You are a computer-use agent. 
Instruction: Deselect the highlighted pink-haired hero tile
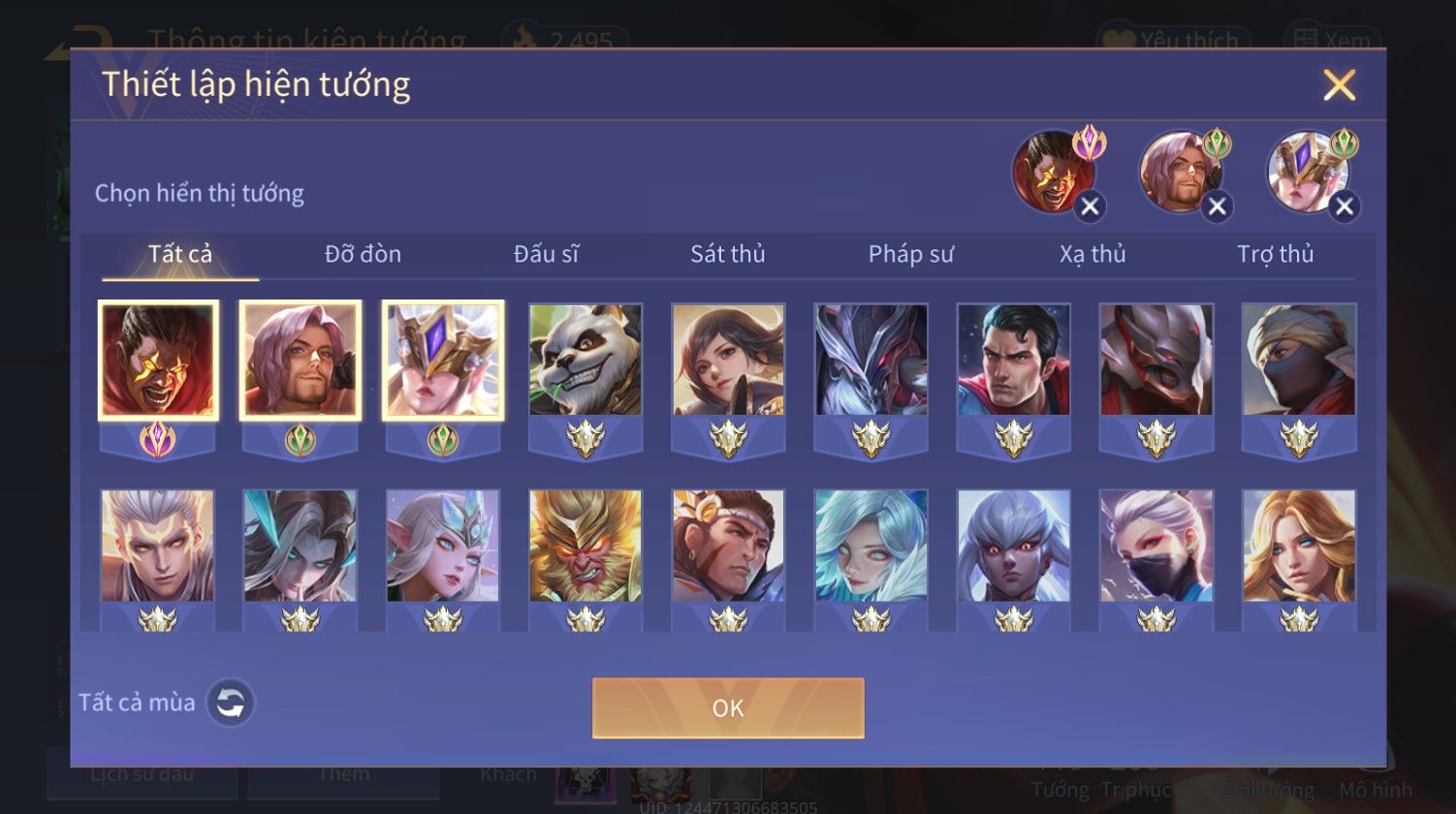(301, 360)
